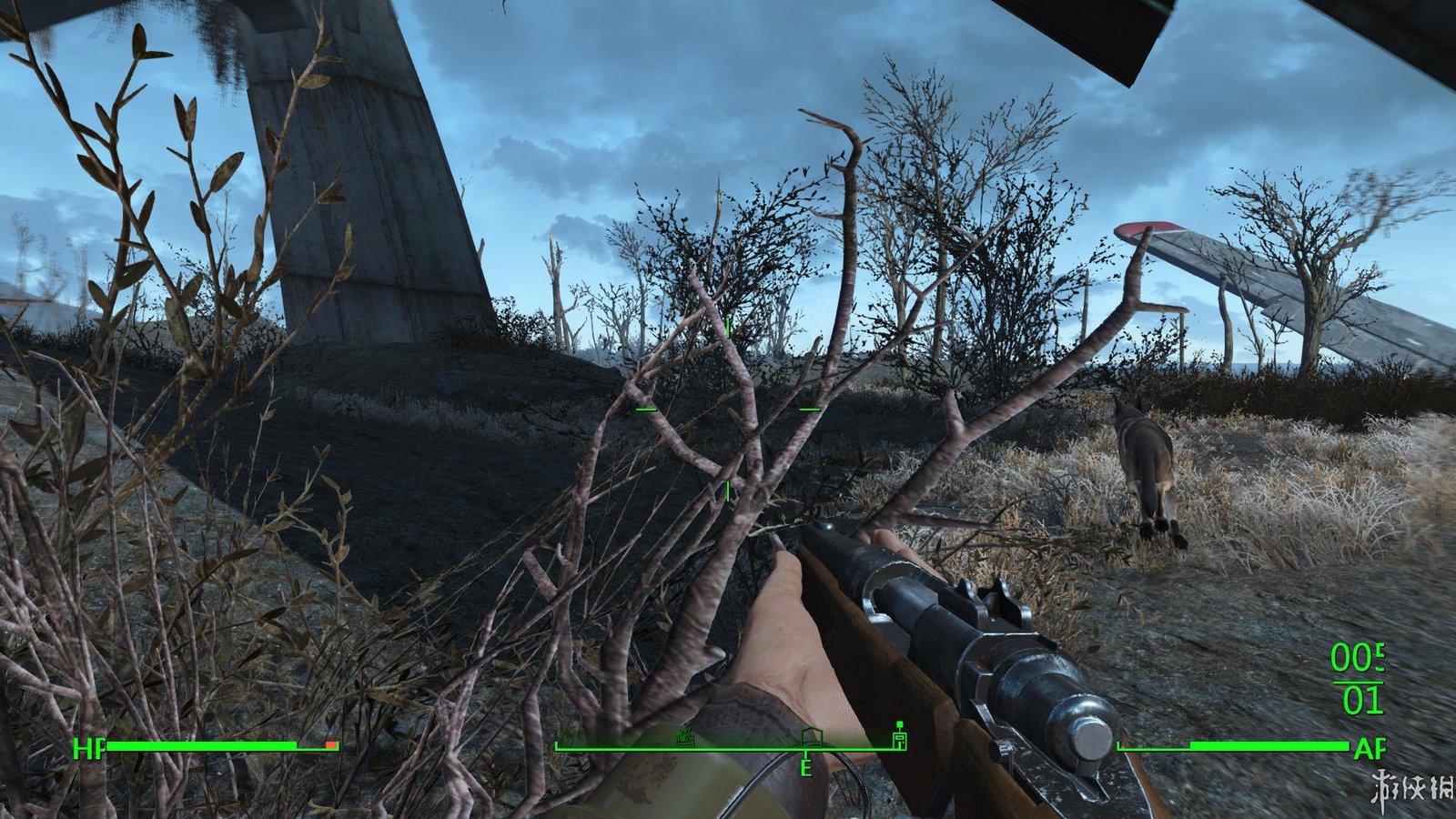Click the green crosshair at screen center

(728, 409)
